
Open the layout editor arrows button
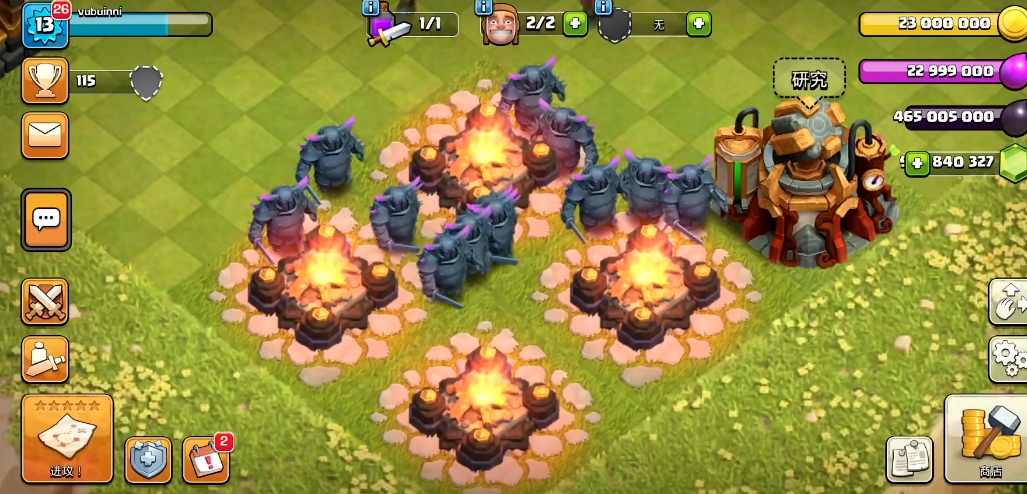point(1008,301)
